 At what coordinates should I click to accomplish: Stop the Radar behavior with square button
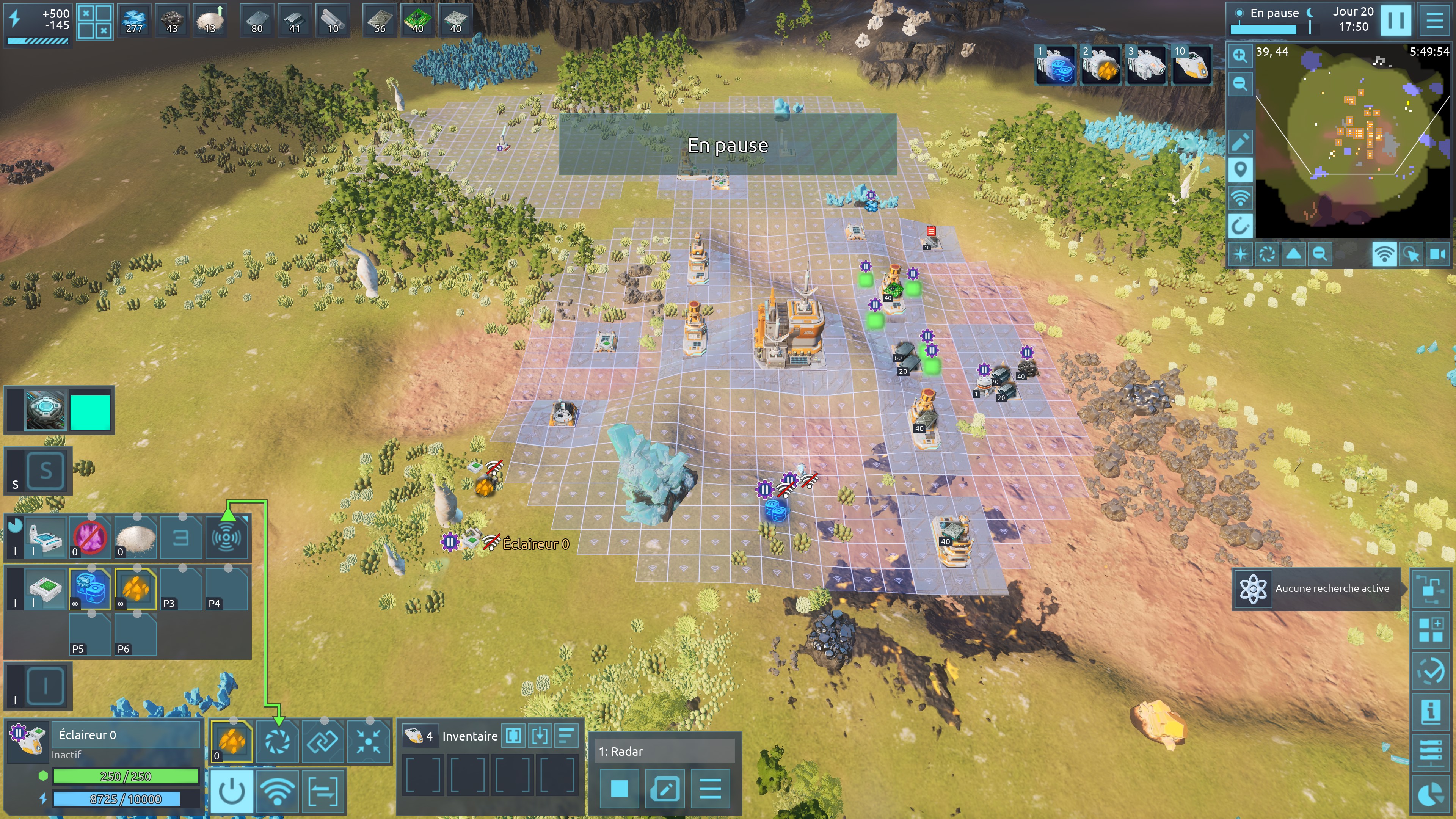pyautogui.click(x=620, y=789)
